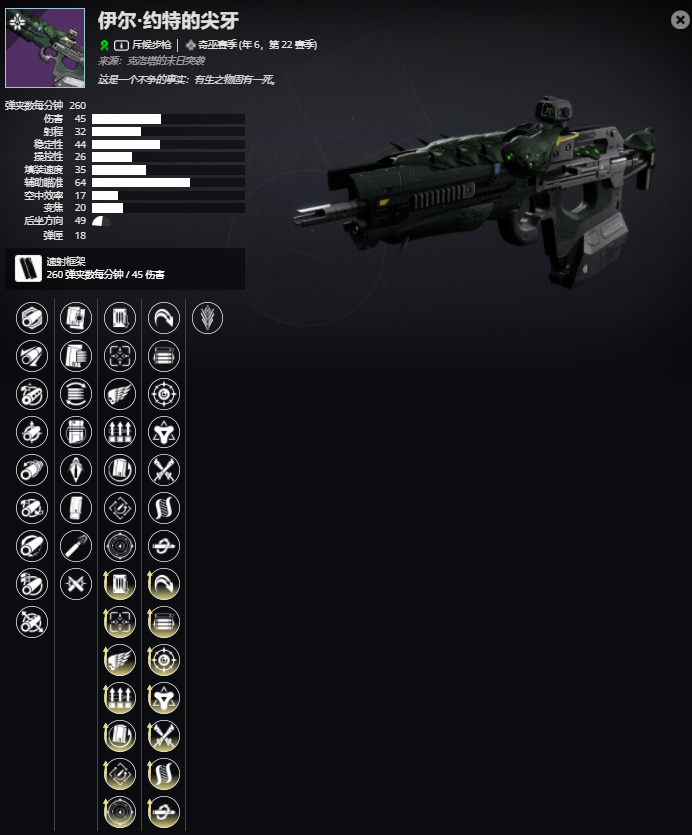Select the white curved arrow perk
The image size is (692, 835).
(x=164, y=318)
